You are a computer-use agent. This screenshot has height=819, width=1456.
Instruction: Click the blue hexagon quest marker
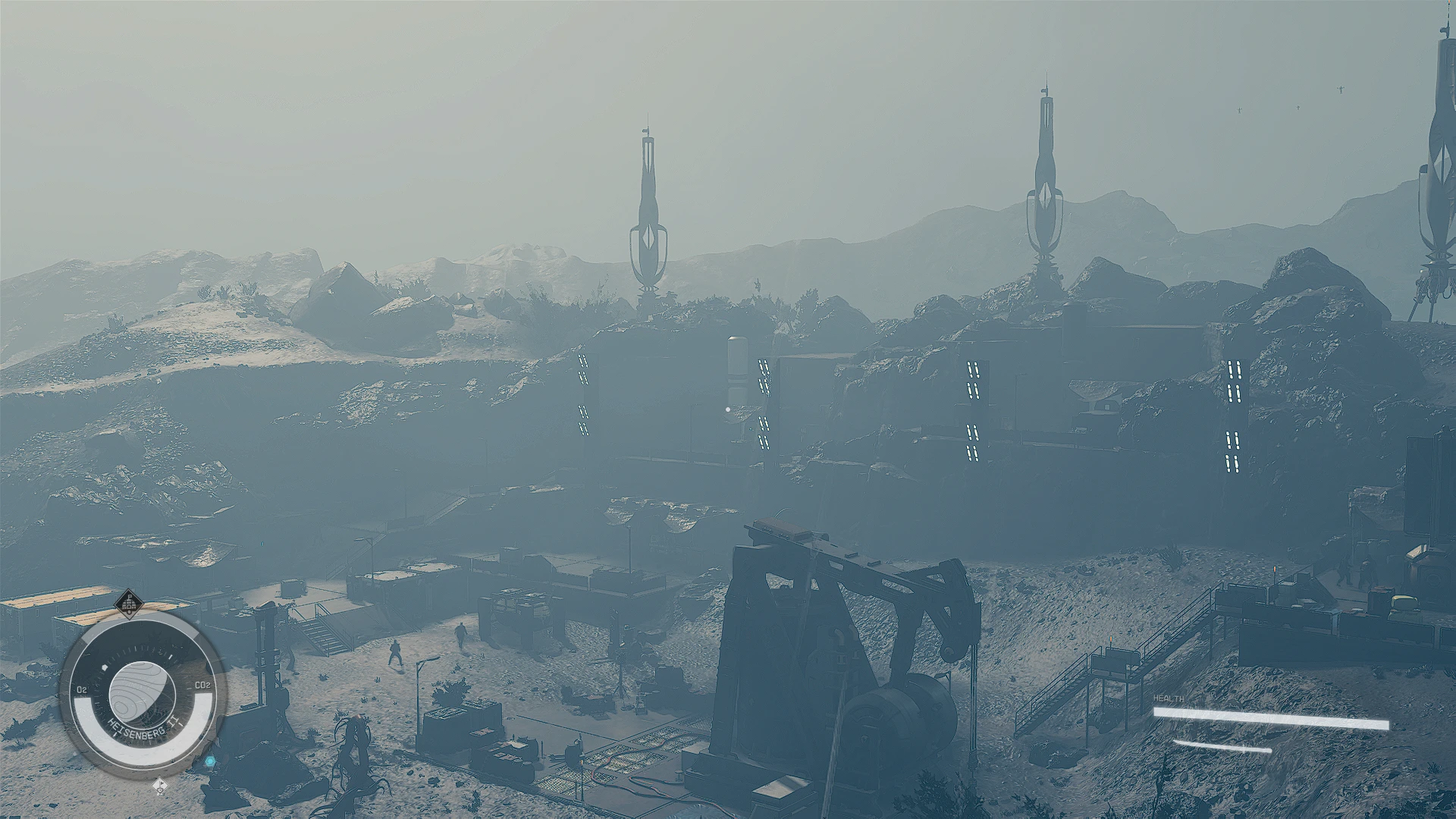(x=210, y=761)
